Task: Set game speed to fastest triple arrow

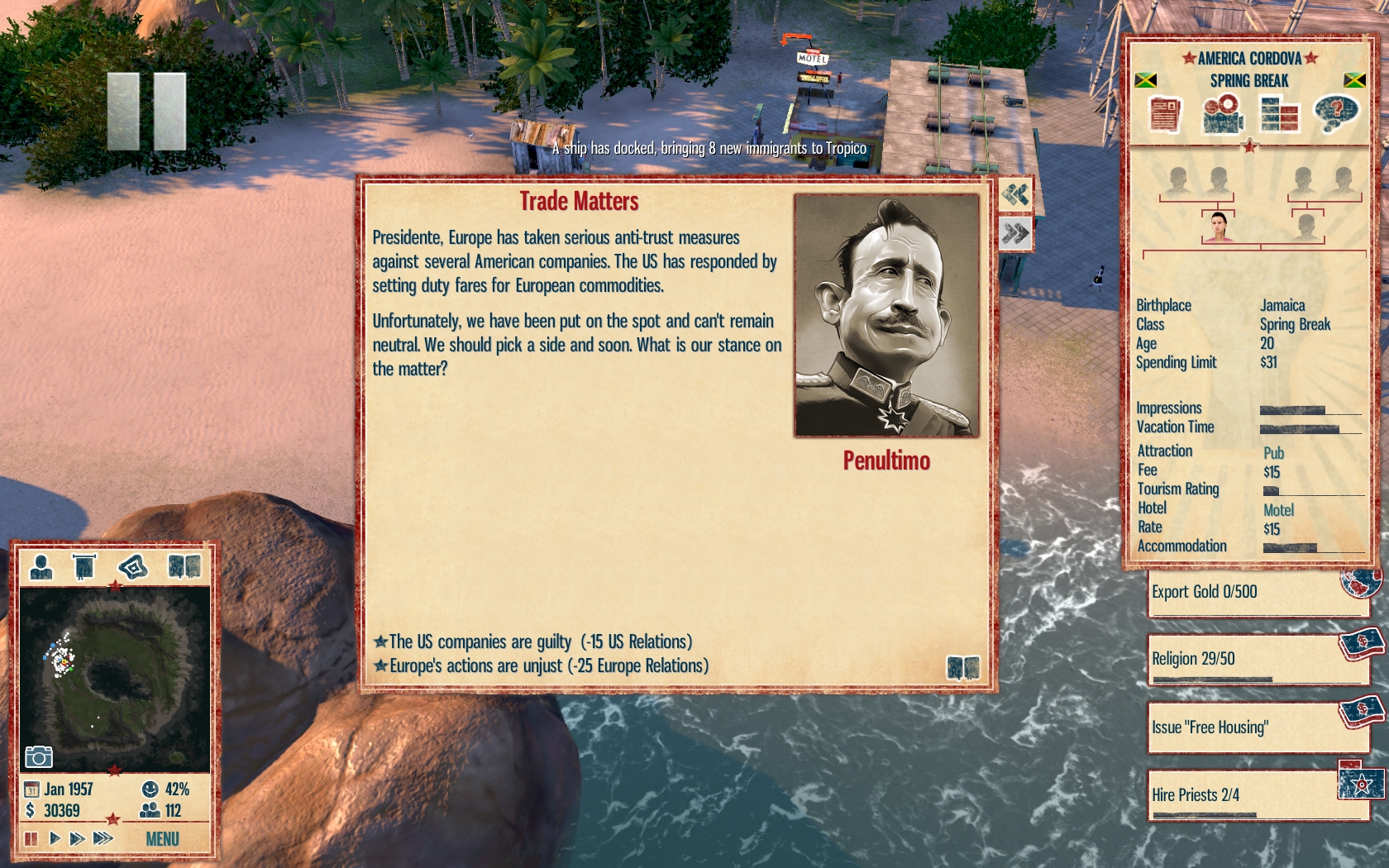Action: coord(103,839)
